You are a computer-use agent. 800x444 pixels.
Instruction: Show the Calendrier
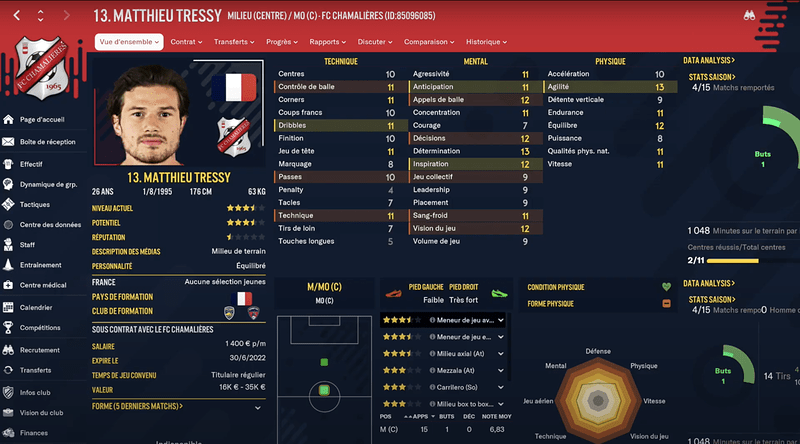click(x=36, y=307)
